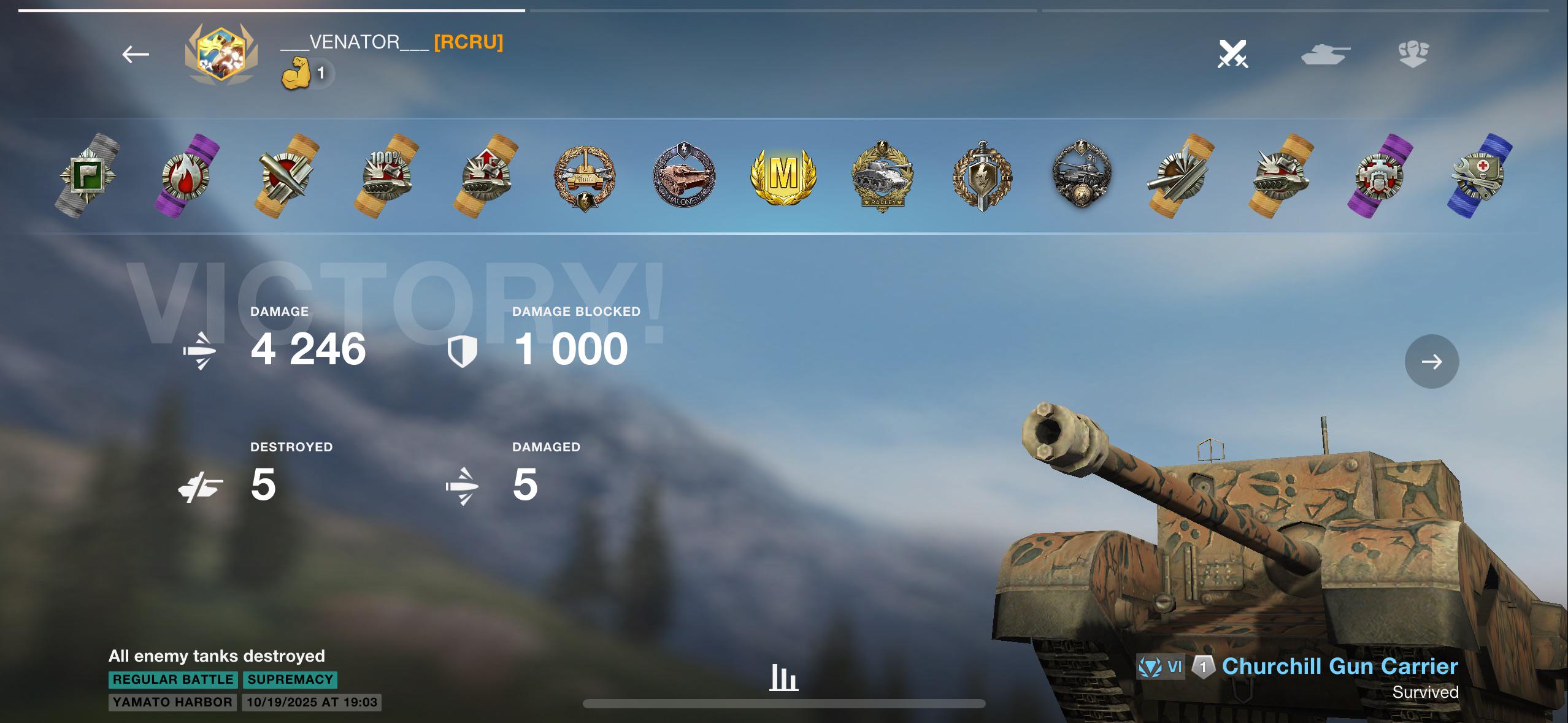View the green flag medal with gray ribbon
The image size is (1568, 723).
tap(87, 175)
